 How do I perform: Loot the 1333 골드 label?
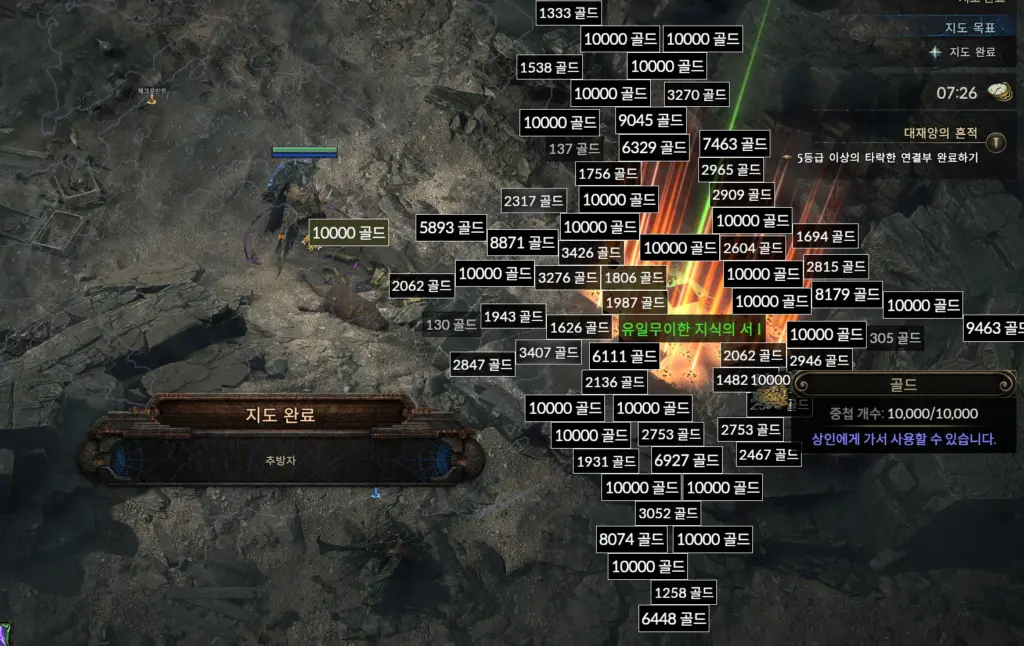pyautogui.click(x=568, y=13)
